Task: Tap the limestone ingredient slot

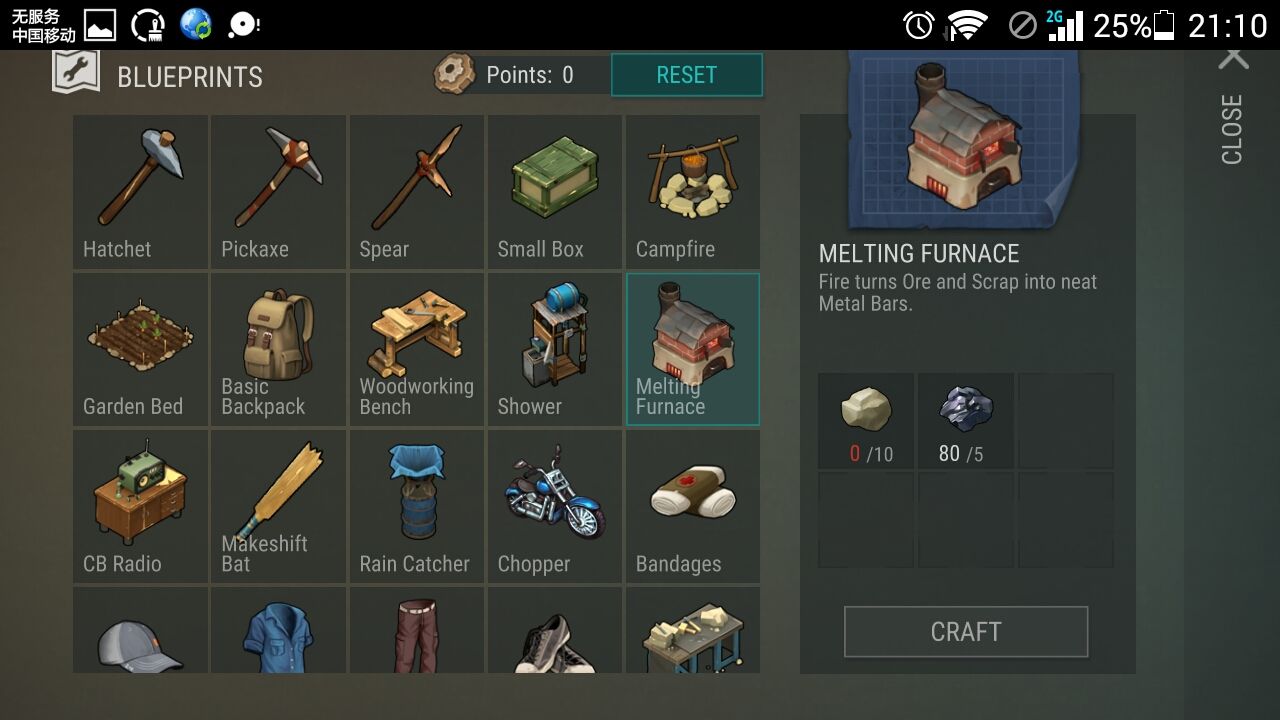Action: click(866, 421)
